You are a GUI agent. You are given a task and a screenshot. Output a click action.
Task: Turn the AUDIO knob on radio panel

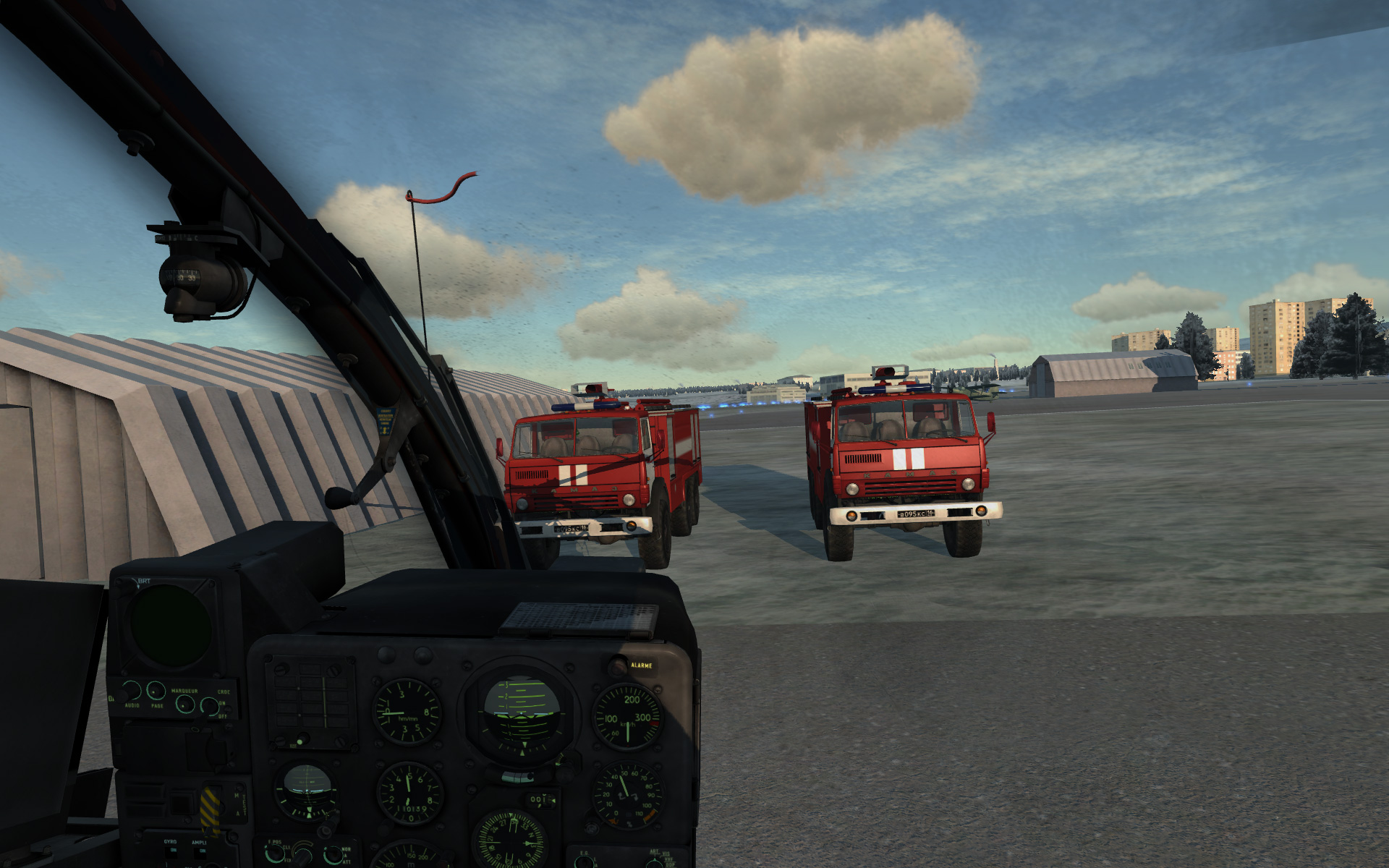click(x=132, y=689)
